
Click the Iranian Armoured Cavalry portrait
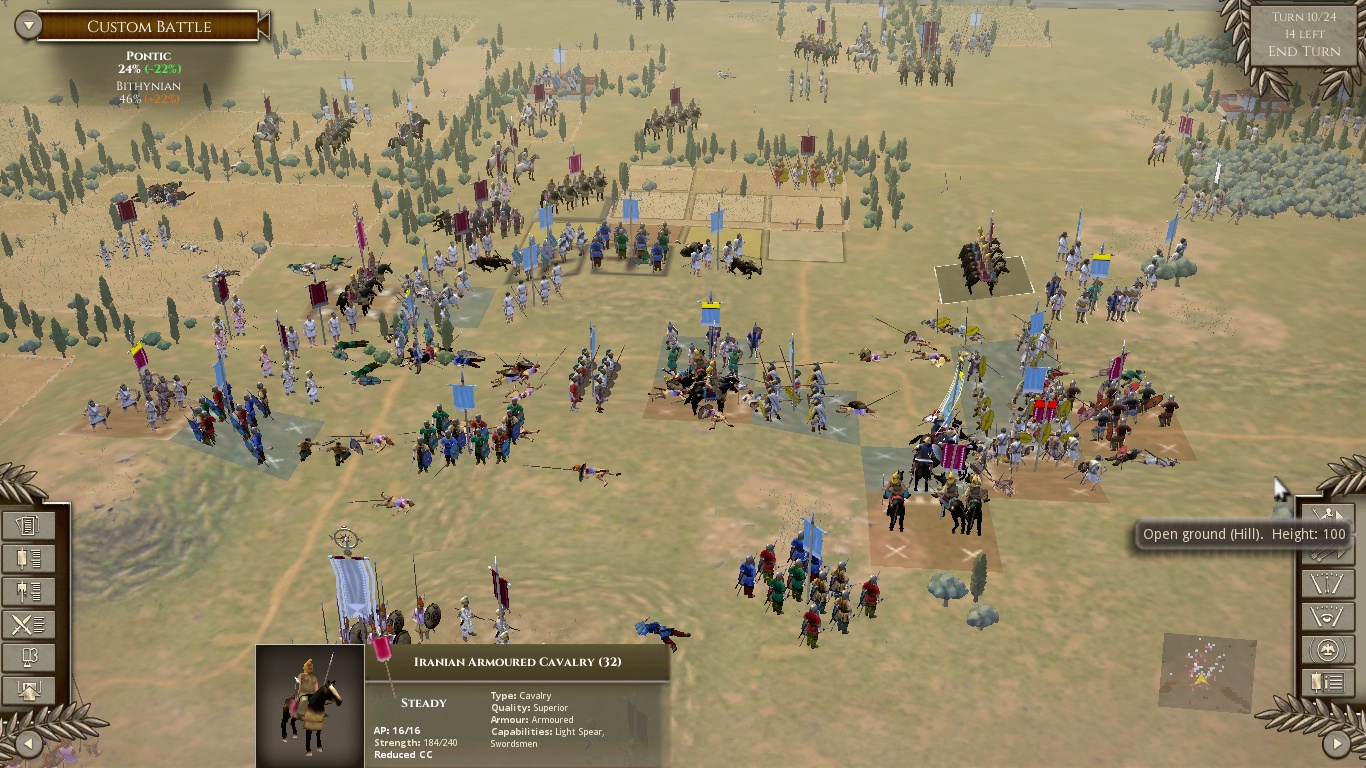tap(310, 705)
